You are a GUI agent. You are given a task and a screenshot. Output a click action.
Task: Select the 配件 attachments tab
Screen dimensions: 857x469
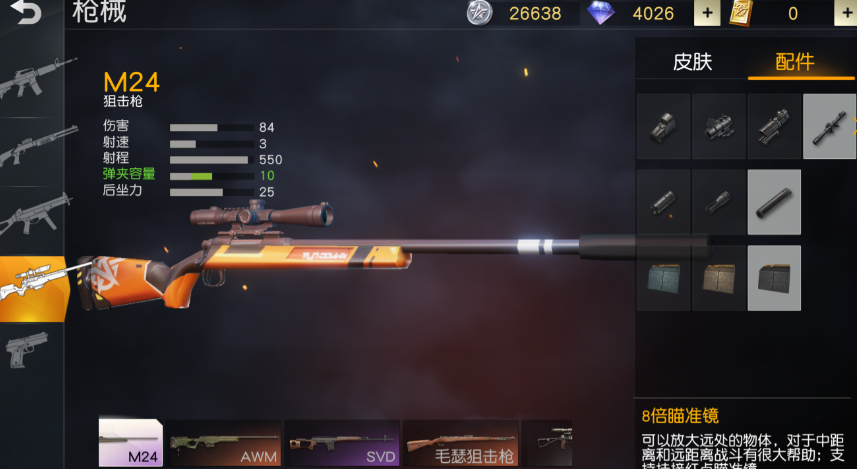coord(795,62)
